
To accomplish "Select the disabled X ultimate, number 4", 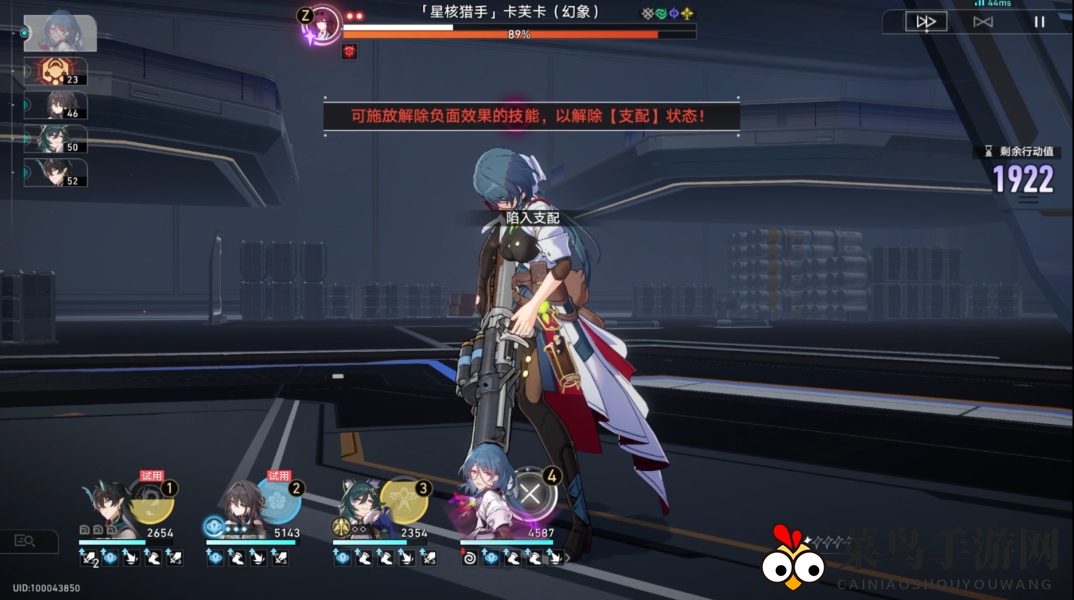I will pos(533,493).
